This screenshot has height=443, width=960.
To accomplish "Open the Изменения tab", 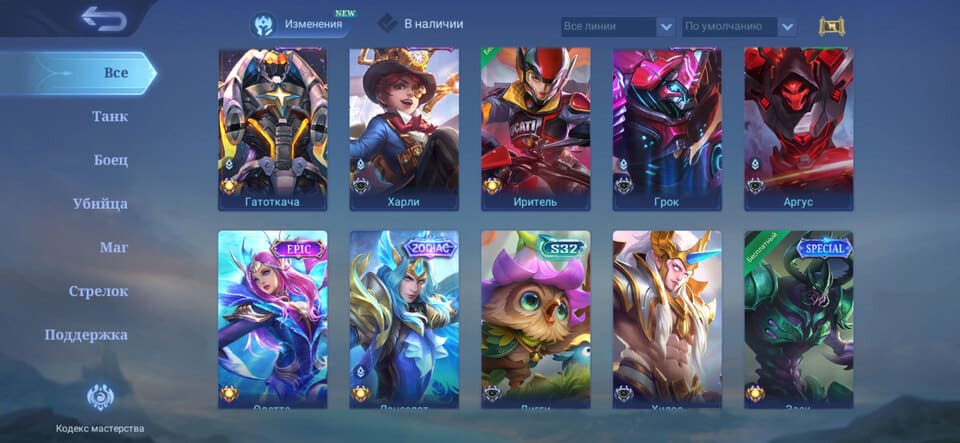I will tap(302, 23).
